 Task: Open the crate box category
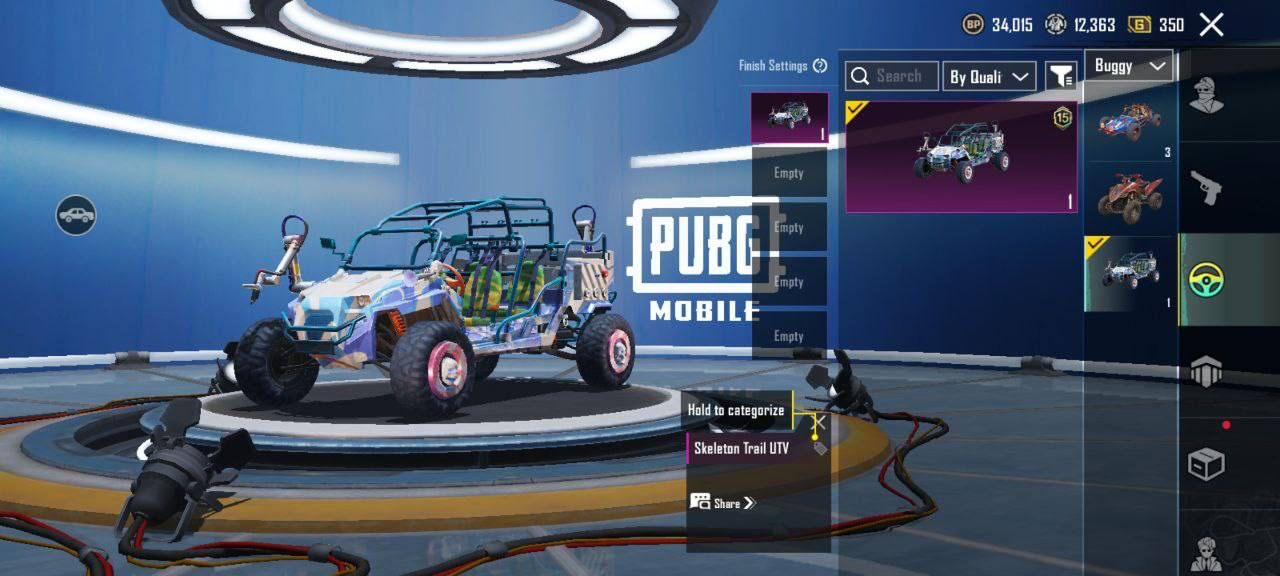coord(1206,464)
